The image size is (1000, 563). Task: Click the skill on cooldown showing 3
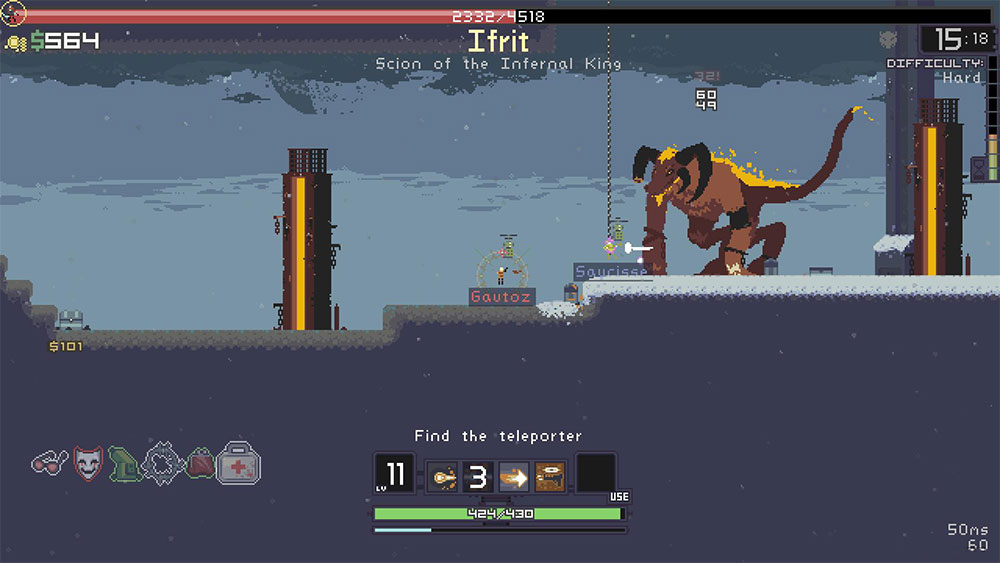click(x=478, y=476)
